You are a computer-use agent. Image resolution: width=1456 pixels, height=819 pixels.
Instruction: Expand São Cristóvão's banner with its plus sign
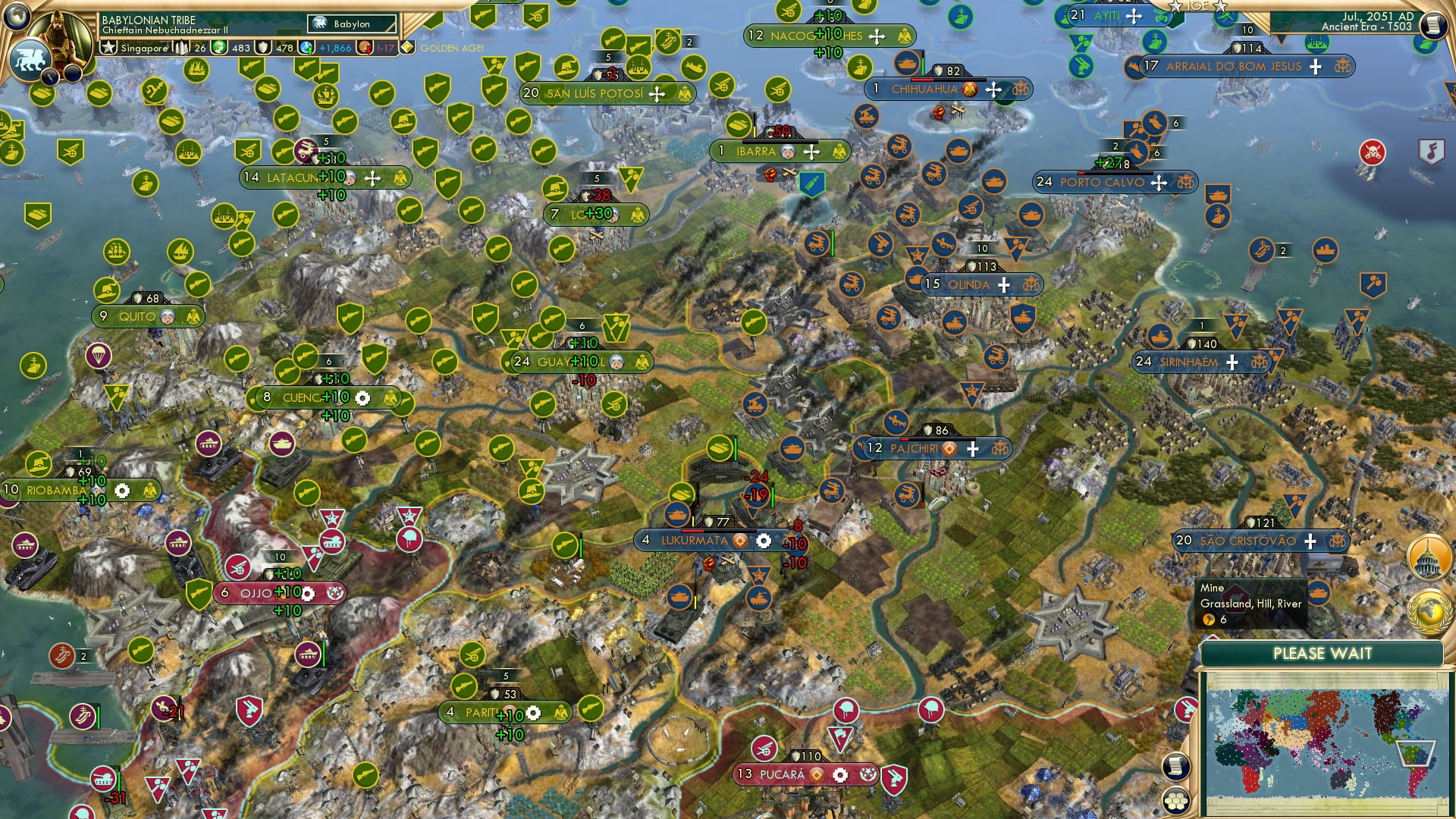coord(1310,542)
